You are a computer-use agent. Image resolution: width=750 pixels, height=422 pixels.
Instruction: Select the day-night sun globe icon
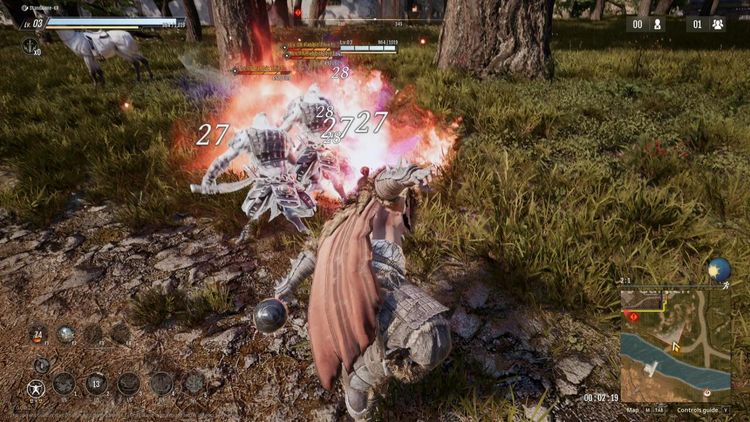coord(718,270)
